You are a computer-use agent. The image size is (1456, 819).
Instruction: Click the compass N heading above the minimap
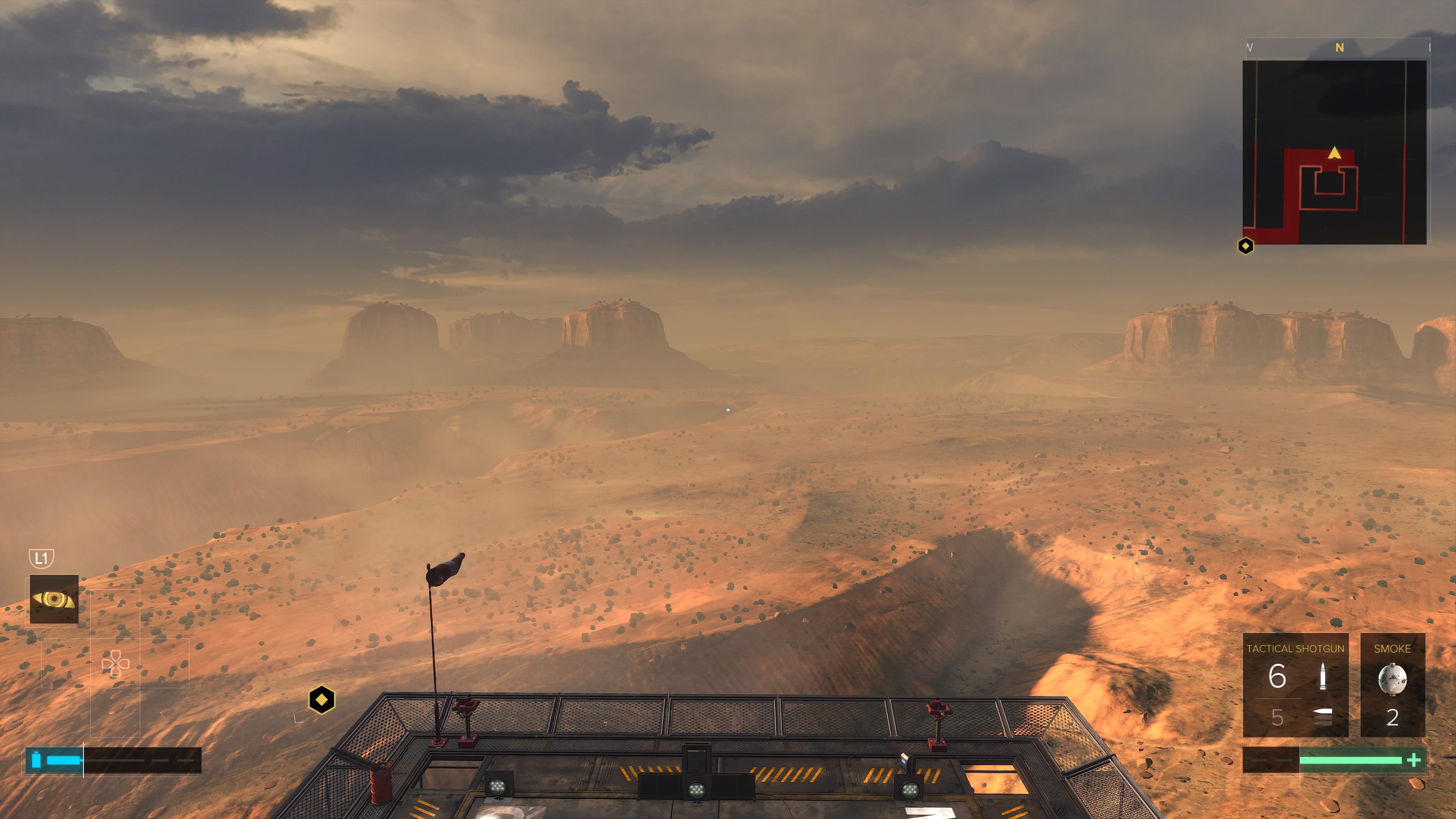coord(1339,48)
